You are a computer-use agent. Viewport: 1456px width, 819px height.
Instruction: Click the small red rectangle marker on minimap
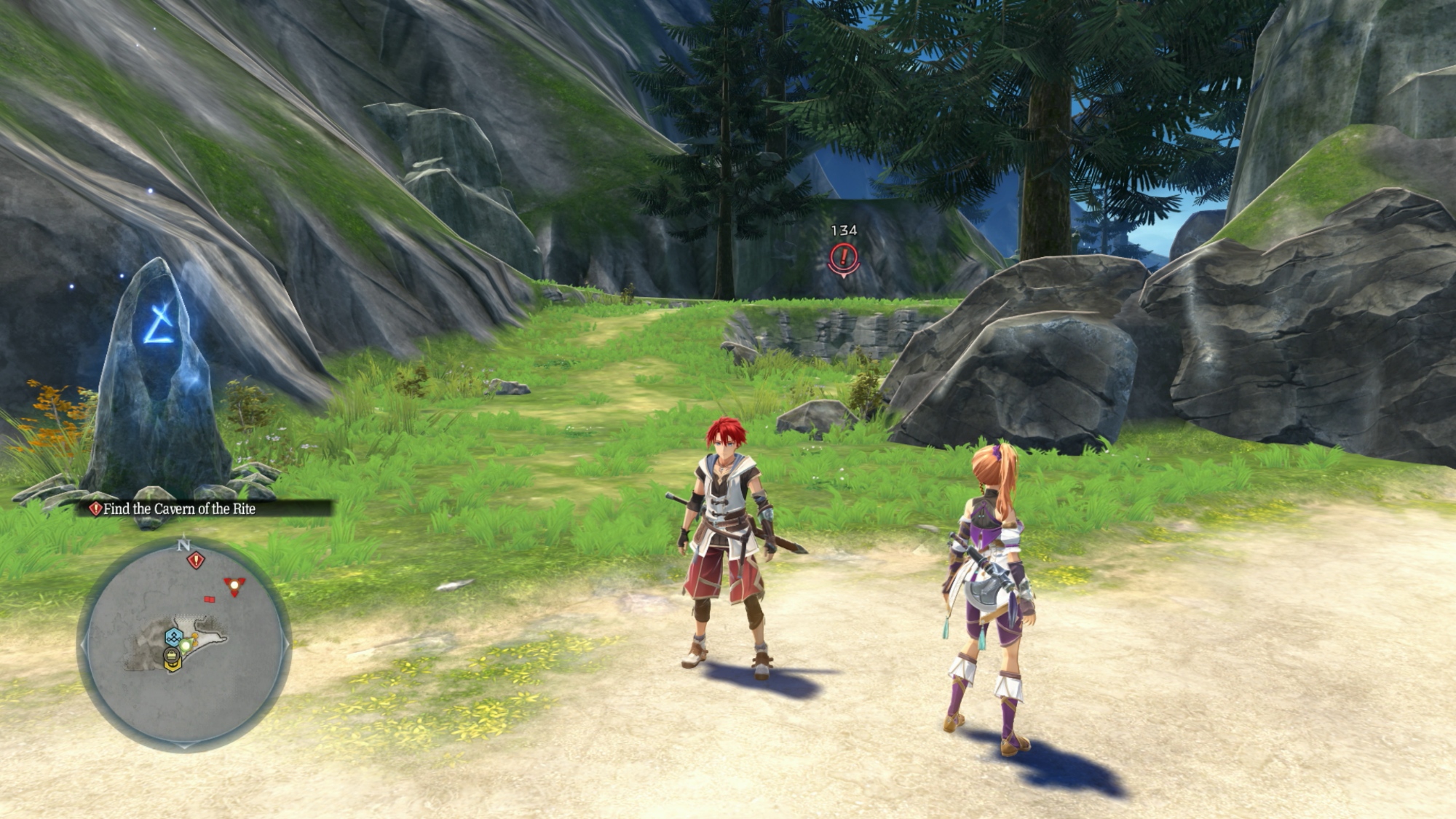(x=210, y=599)
